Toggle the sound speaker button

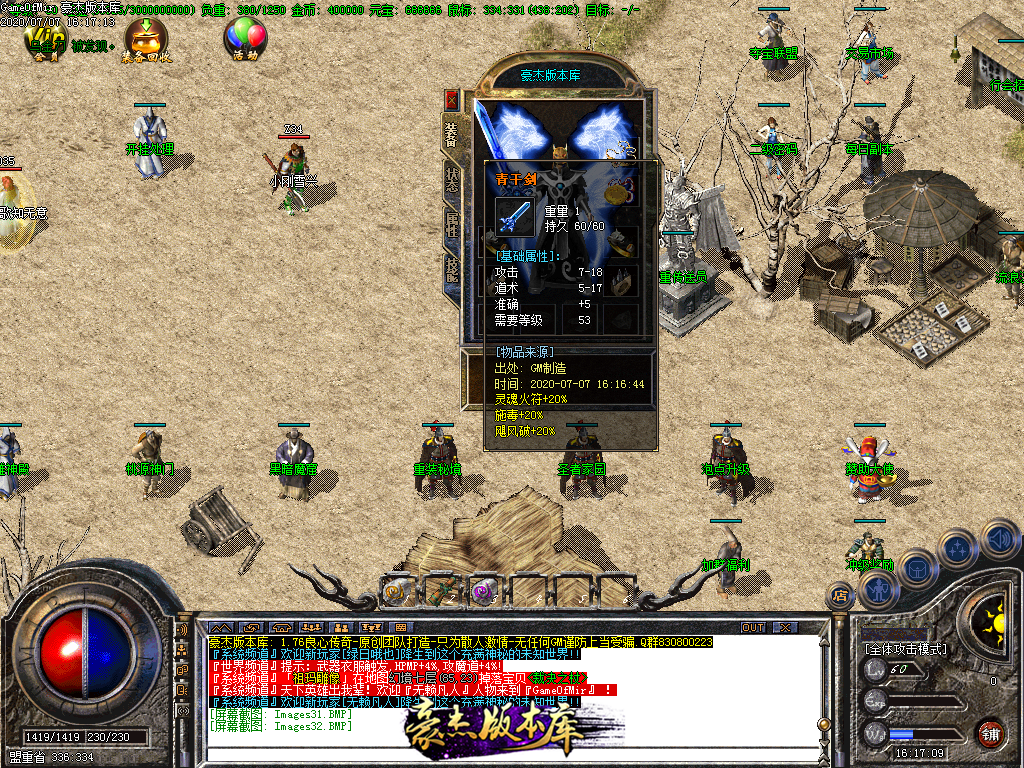click(1001, 540)
